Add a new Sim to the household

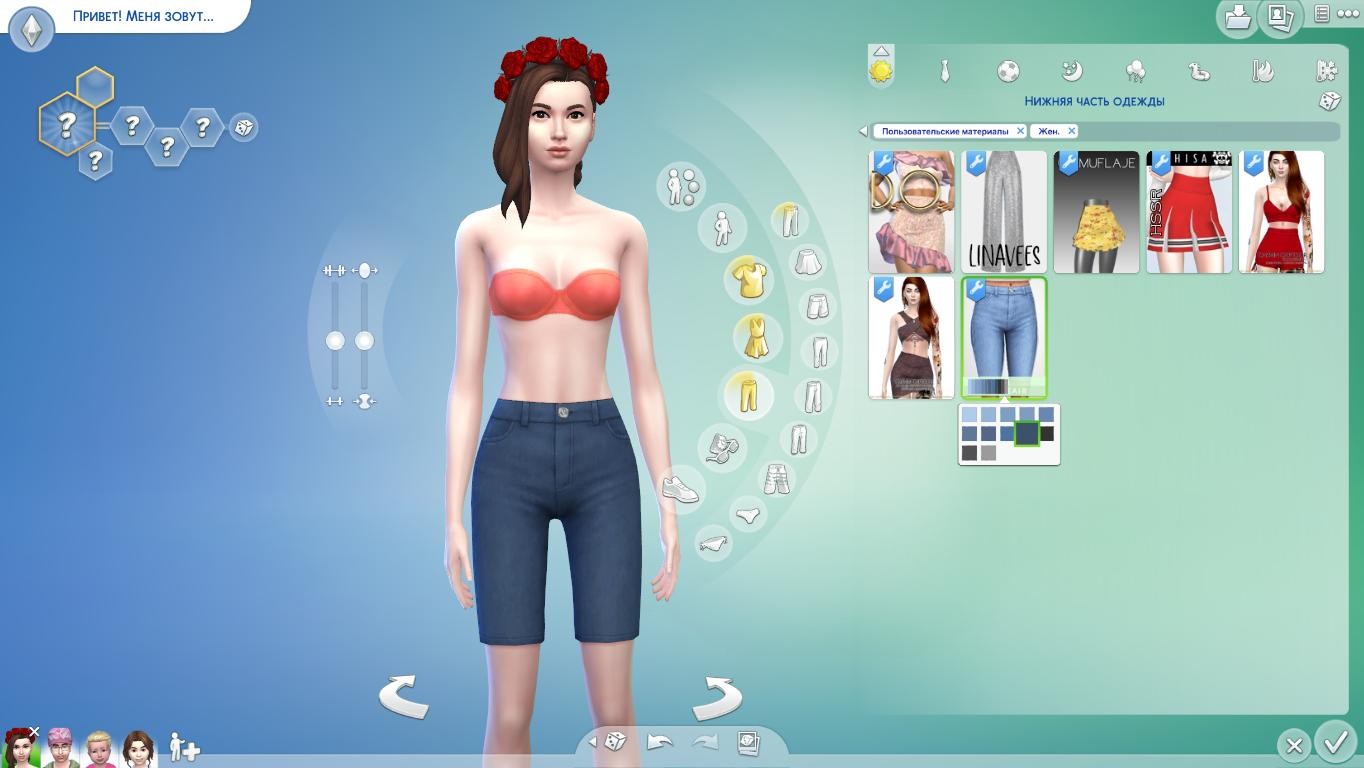[184, 747]
